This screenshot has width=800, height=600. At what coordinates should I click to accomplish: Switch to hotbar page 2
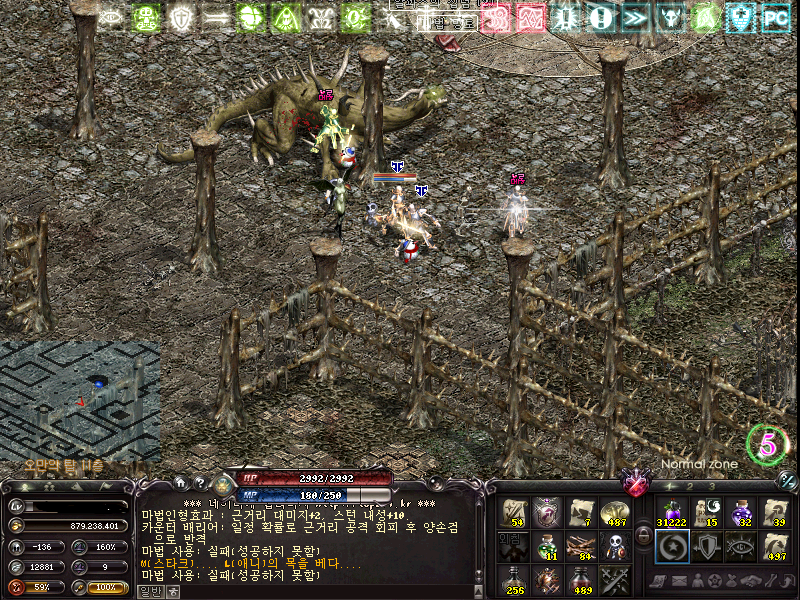(x=688, y=486)
